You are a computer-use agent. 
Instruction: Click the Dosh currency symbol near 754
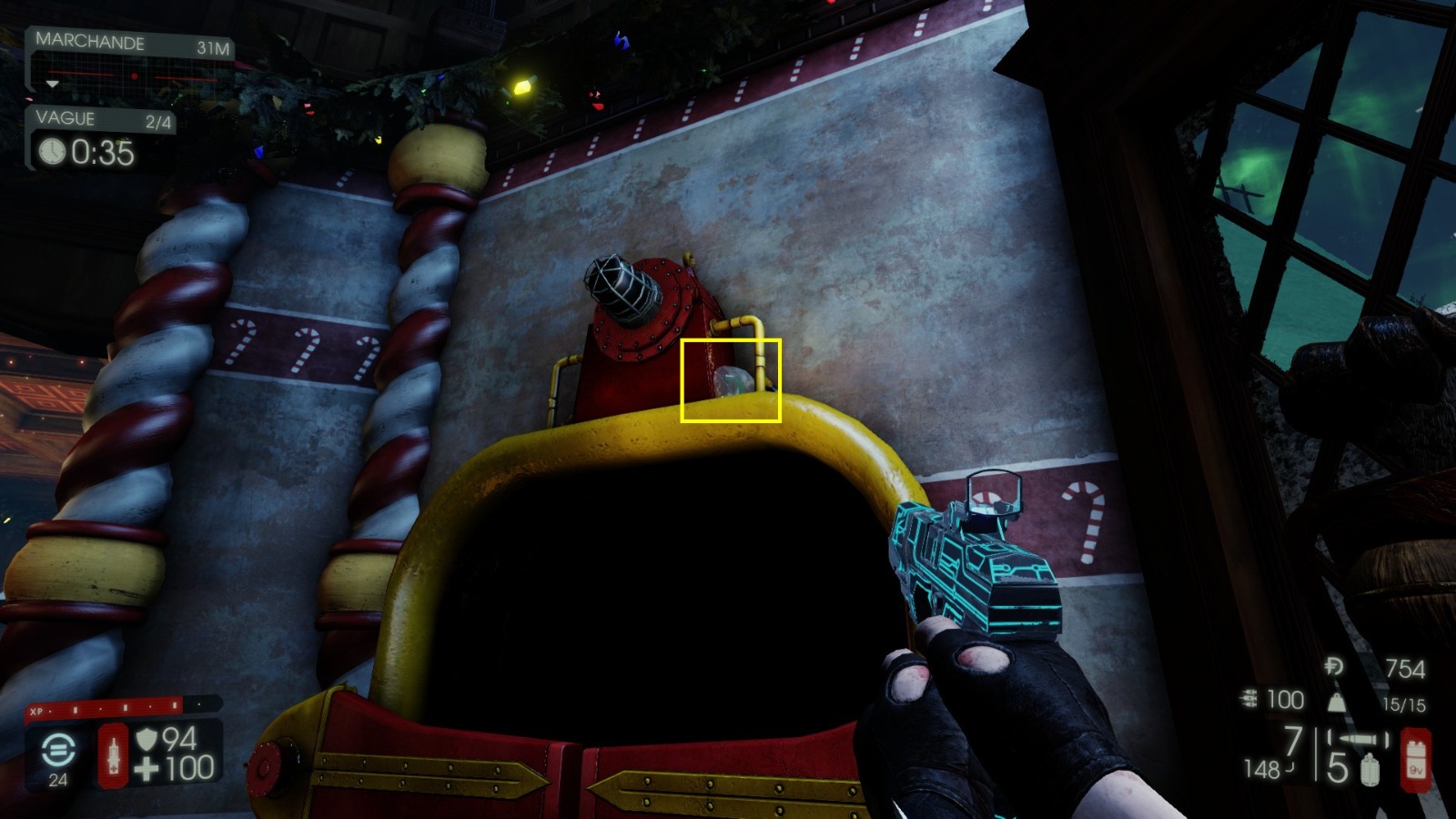coord(1335,666)
